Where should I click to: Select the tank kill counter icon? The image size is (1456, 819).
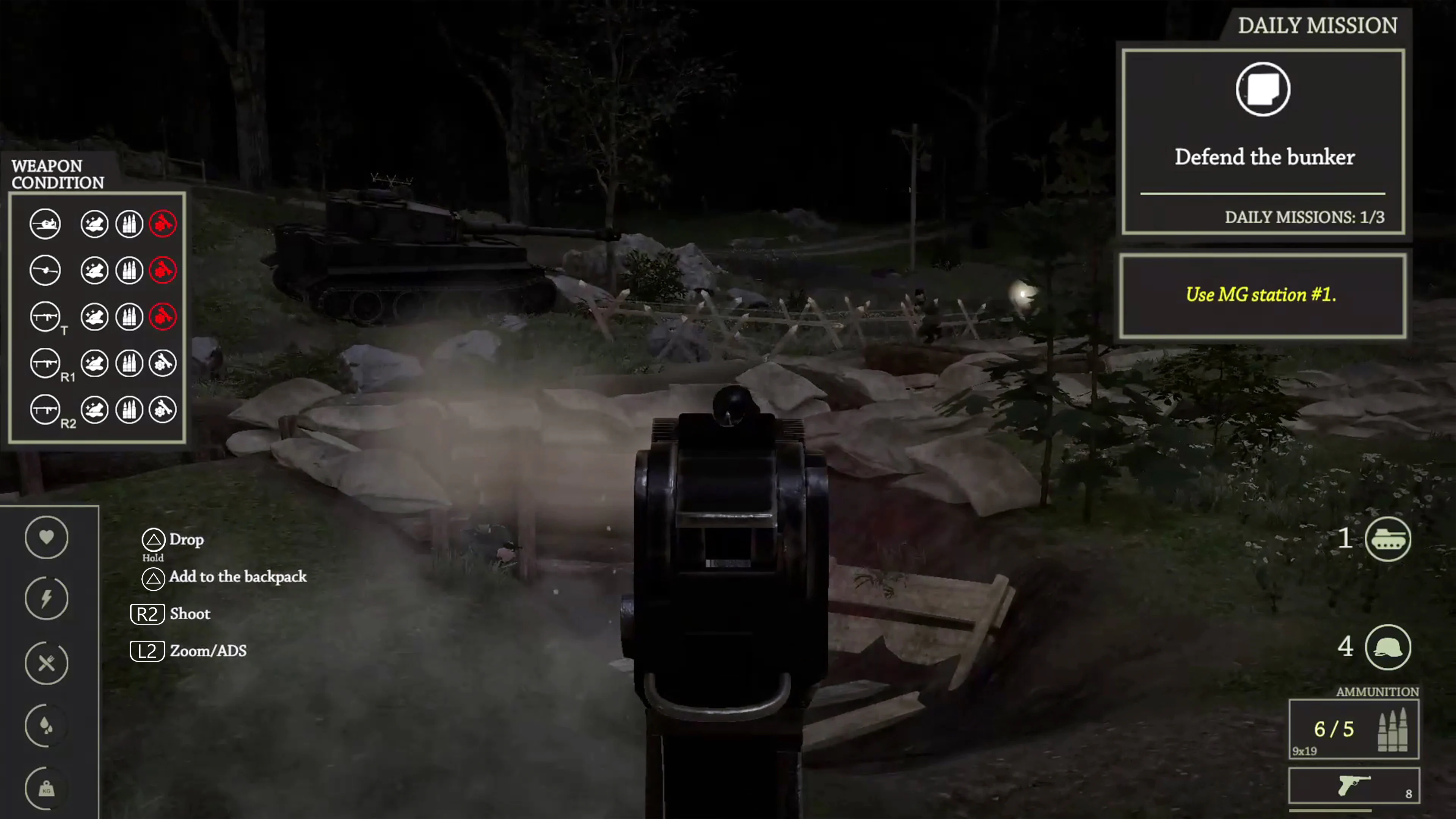(1389, 539)
